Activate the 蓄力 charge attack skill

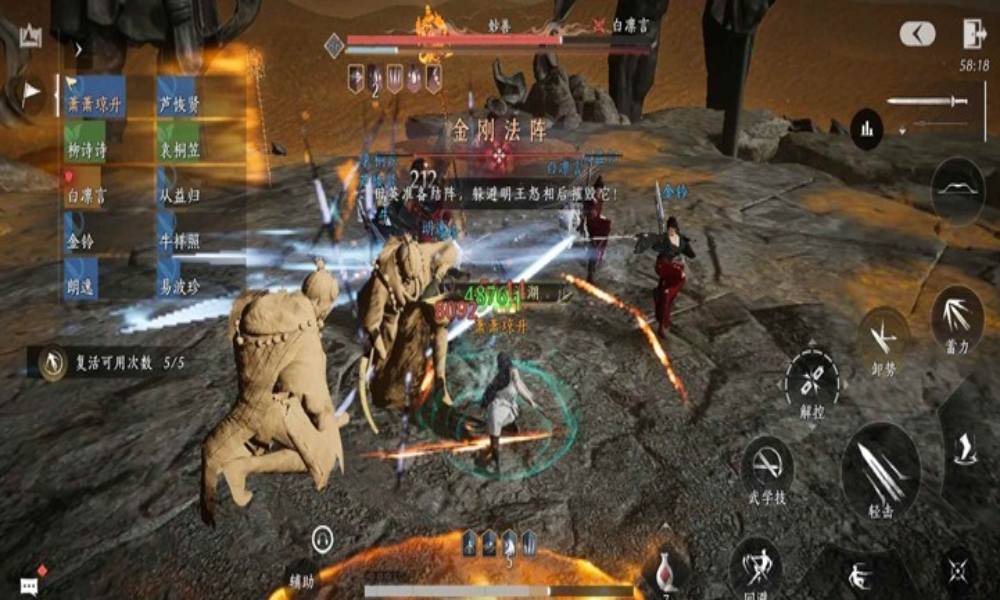pyautogui.click(x=957, y=317)
